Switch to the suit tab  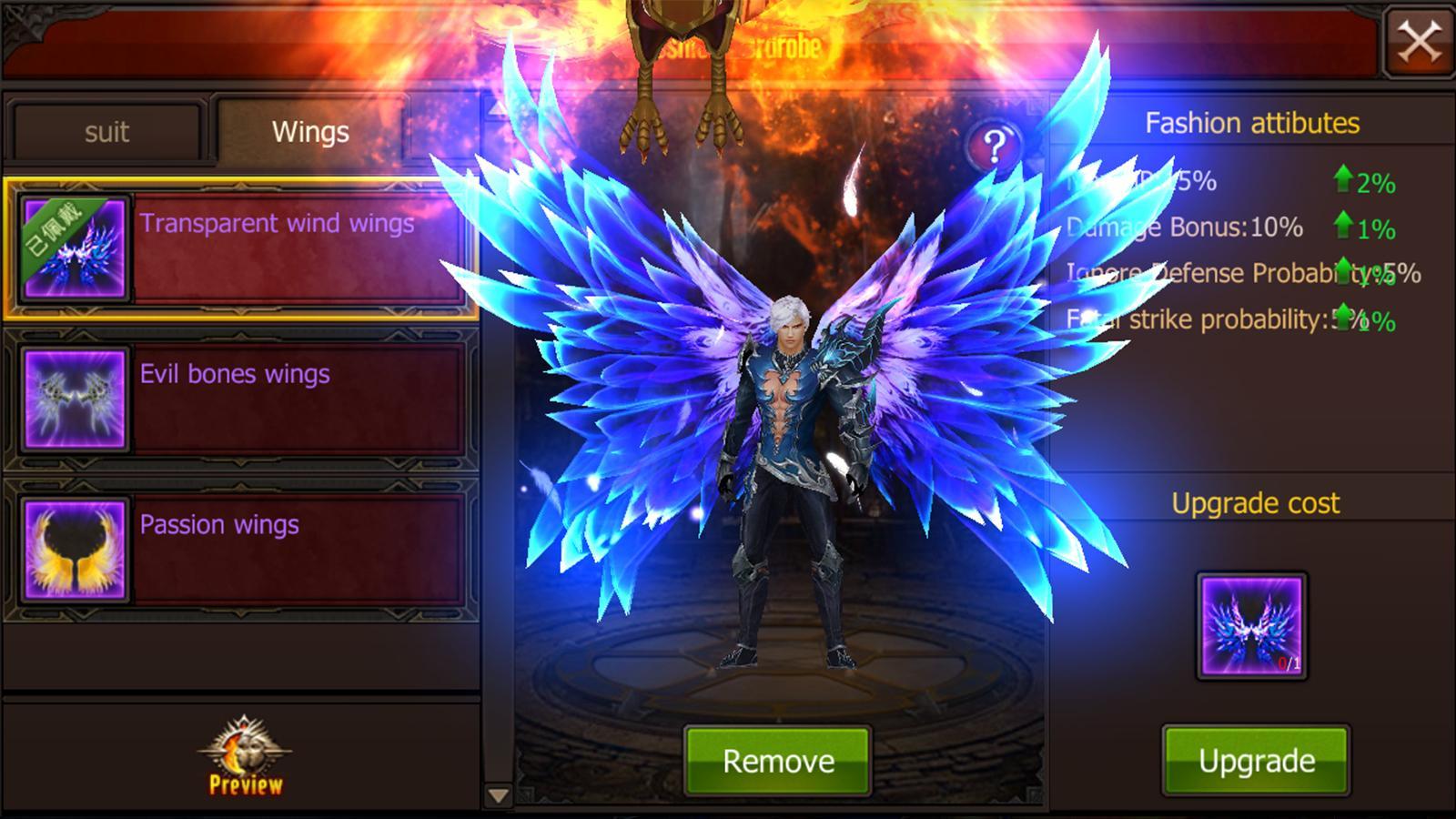point(106,132)
